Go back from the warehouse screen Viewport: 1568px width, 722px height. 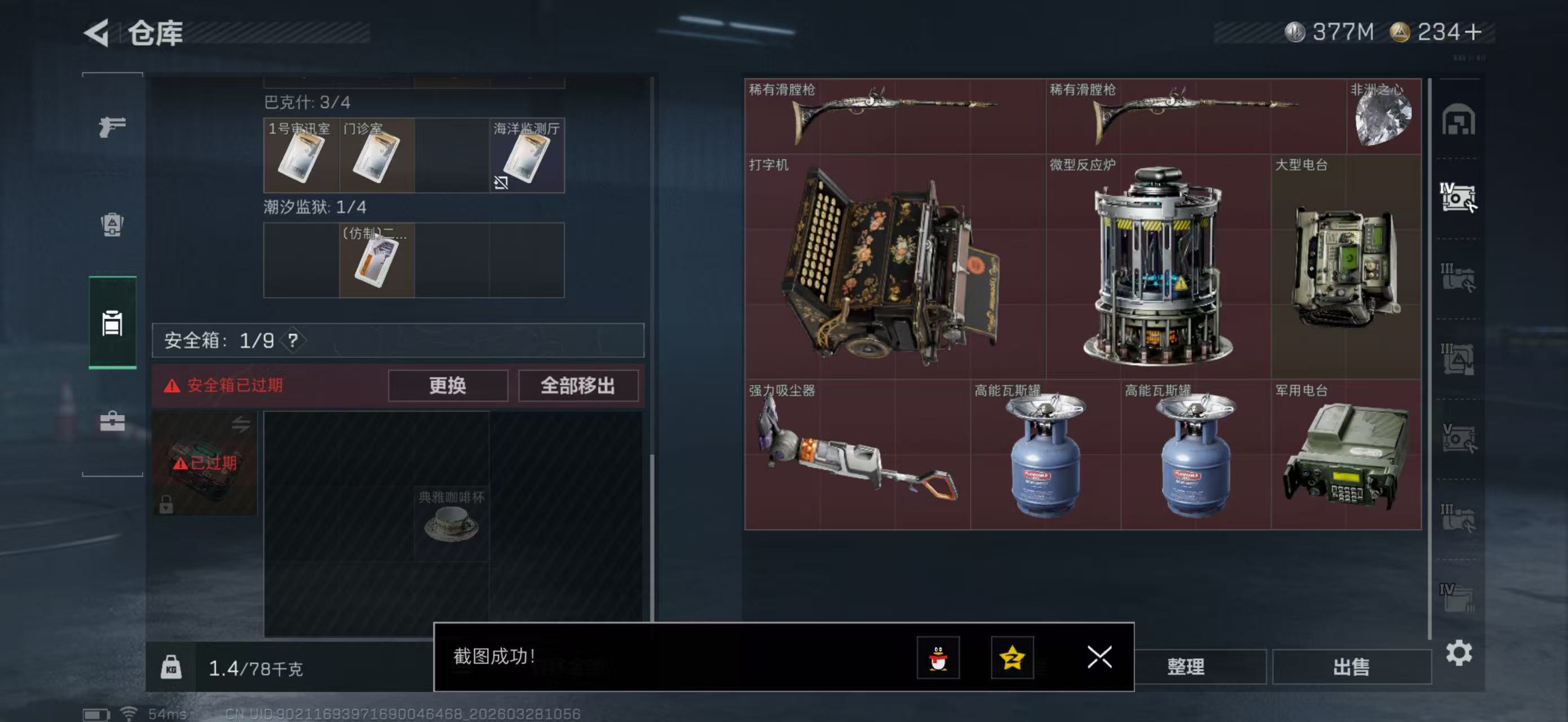click(98, 33)
